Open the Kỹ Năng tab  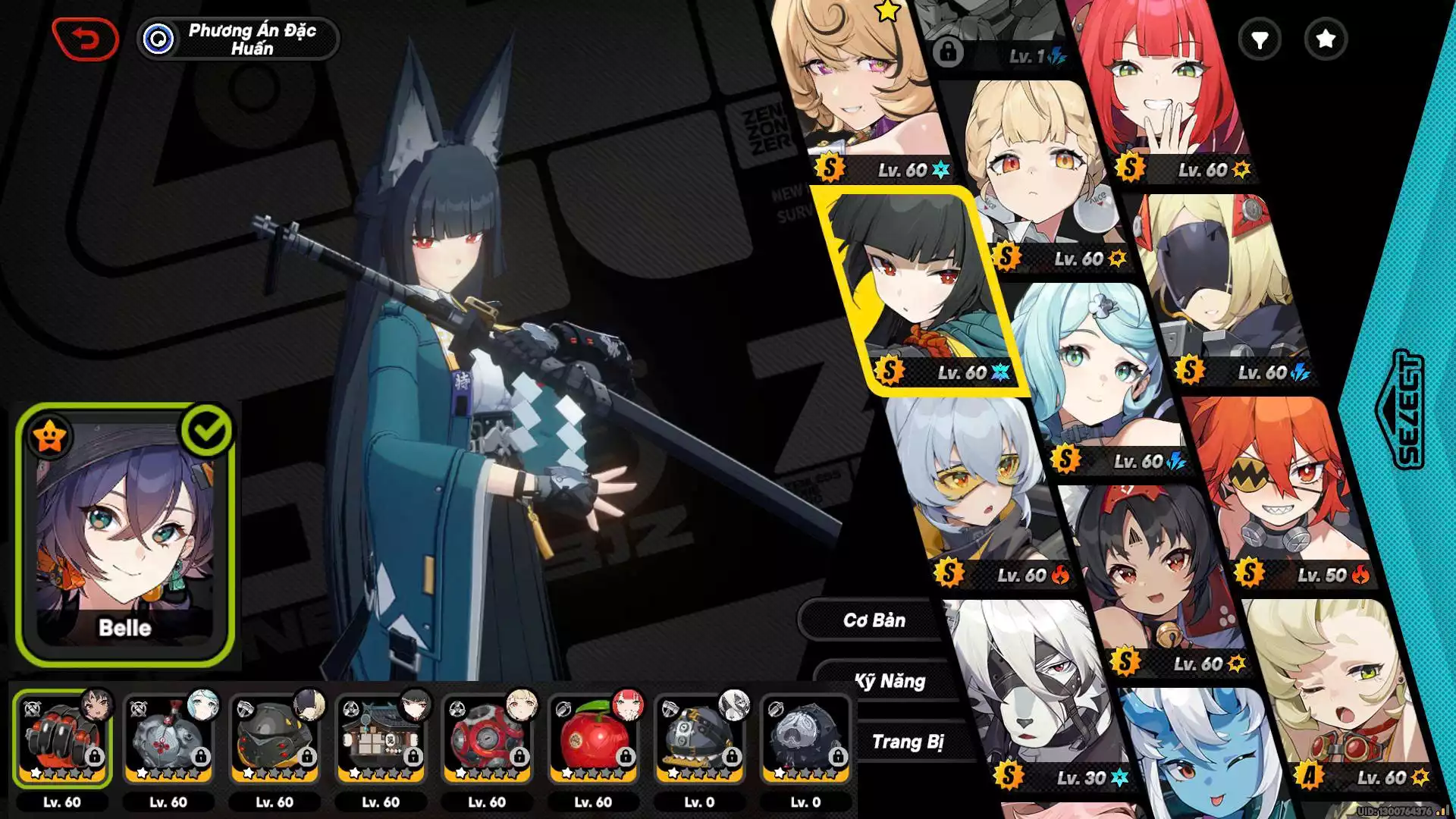(x=890, y=681)
